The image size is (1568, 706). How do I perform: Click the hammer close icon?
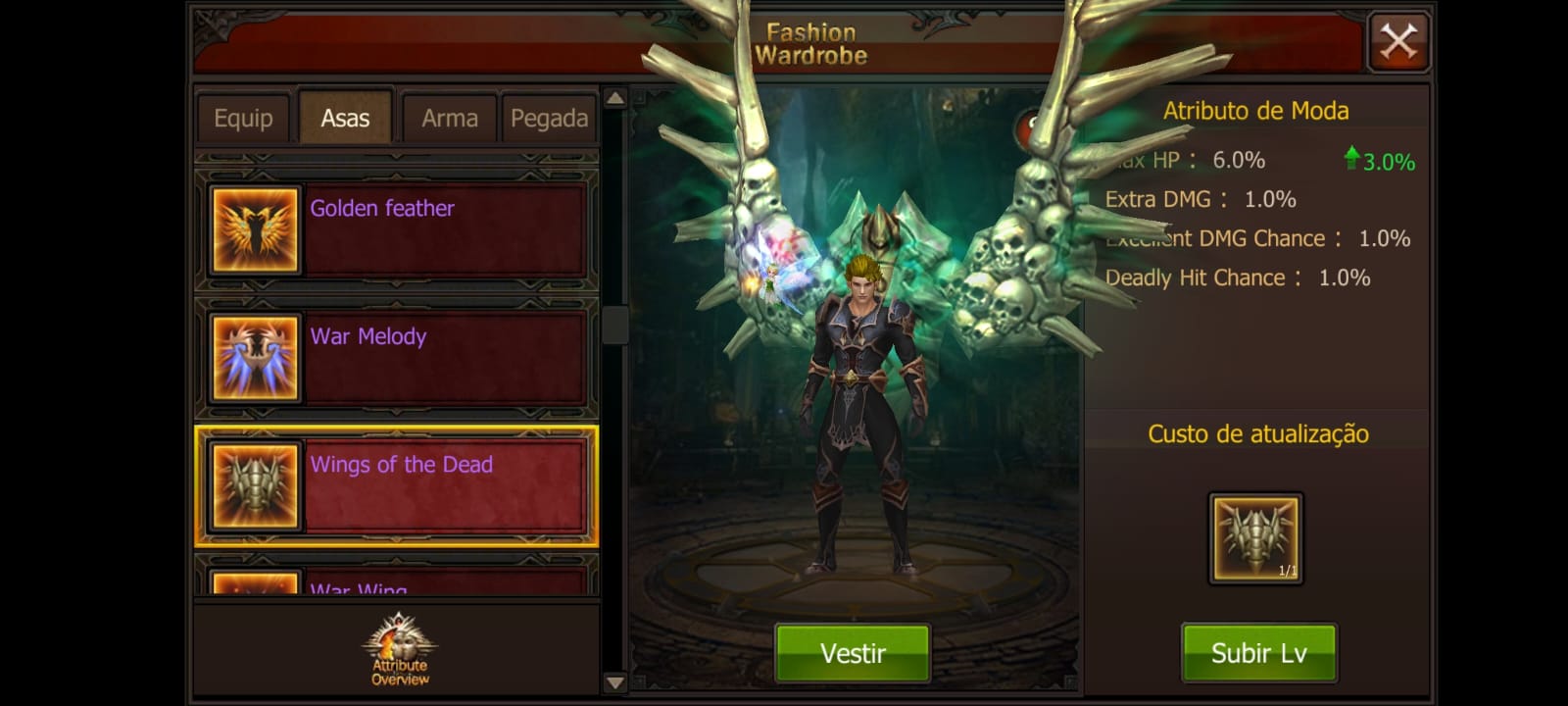(1398, 40)
